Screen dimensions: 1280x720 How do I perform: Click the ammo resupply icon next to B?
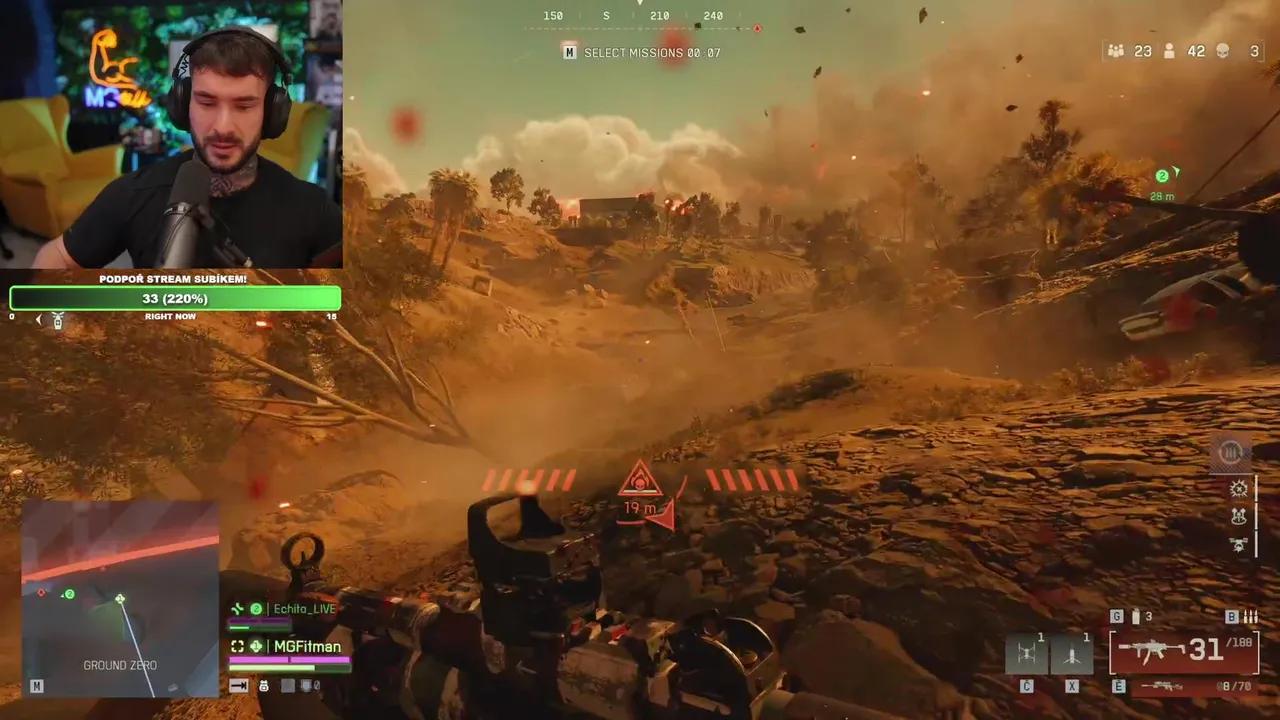pyautogui.click(x=1250, y=616)
